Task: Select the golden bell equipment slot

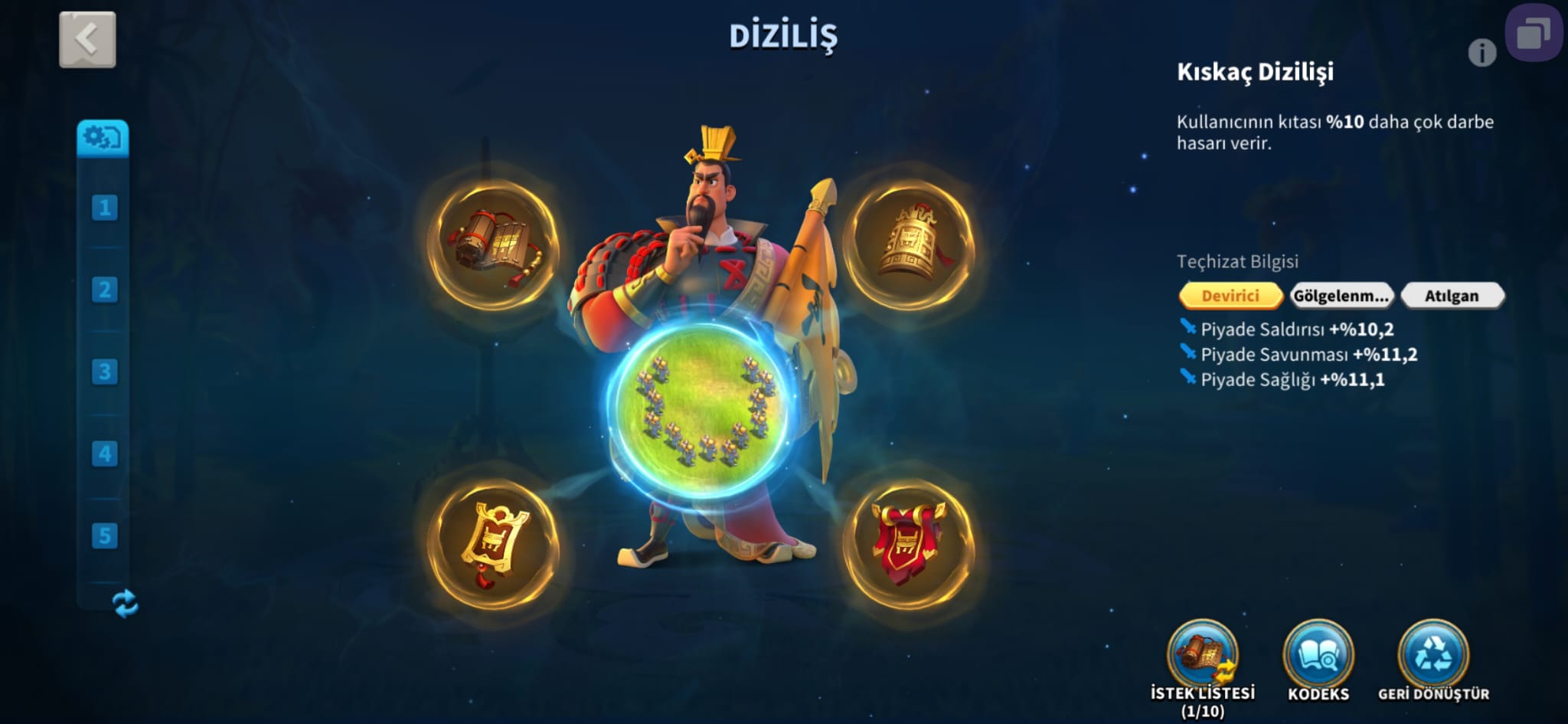Action: pos(909,245)
